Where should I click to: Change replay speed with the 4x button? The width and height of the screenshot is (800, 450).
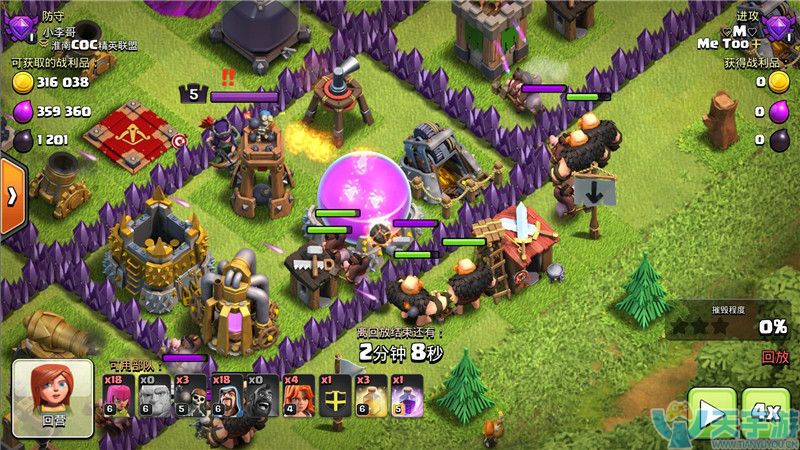tap(766, 412)
